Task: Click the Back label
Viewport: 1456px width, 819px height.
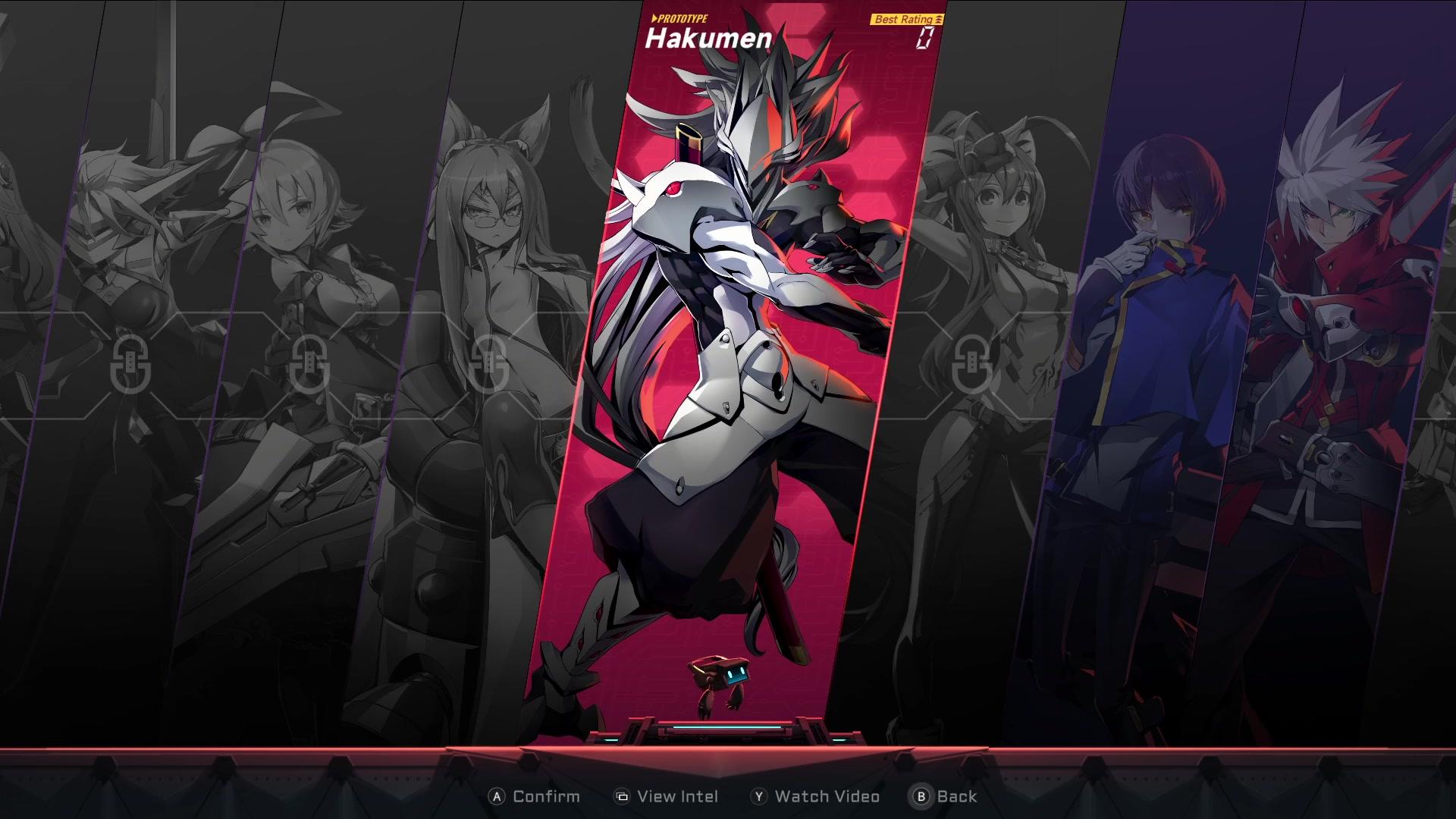Action: [957, 796]
